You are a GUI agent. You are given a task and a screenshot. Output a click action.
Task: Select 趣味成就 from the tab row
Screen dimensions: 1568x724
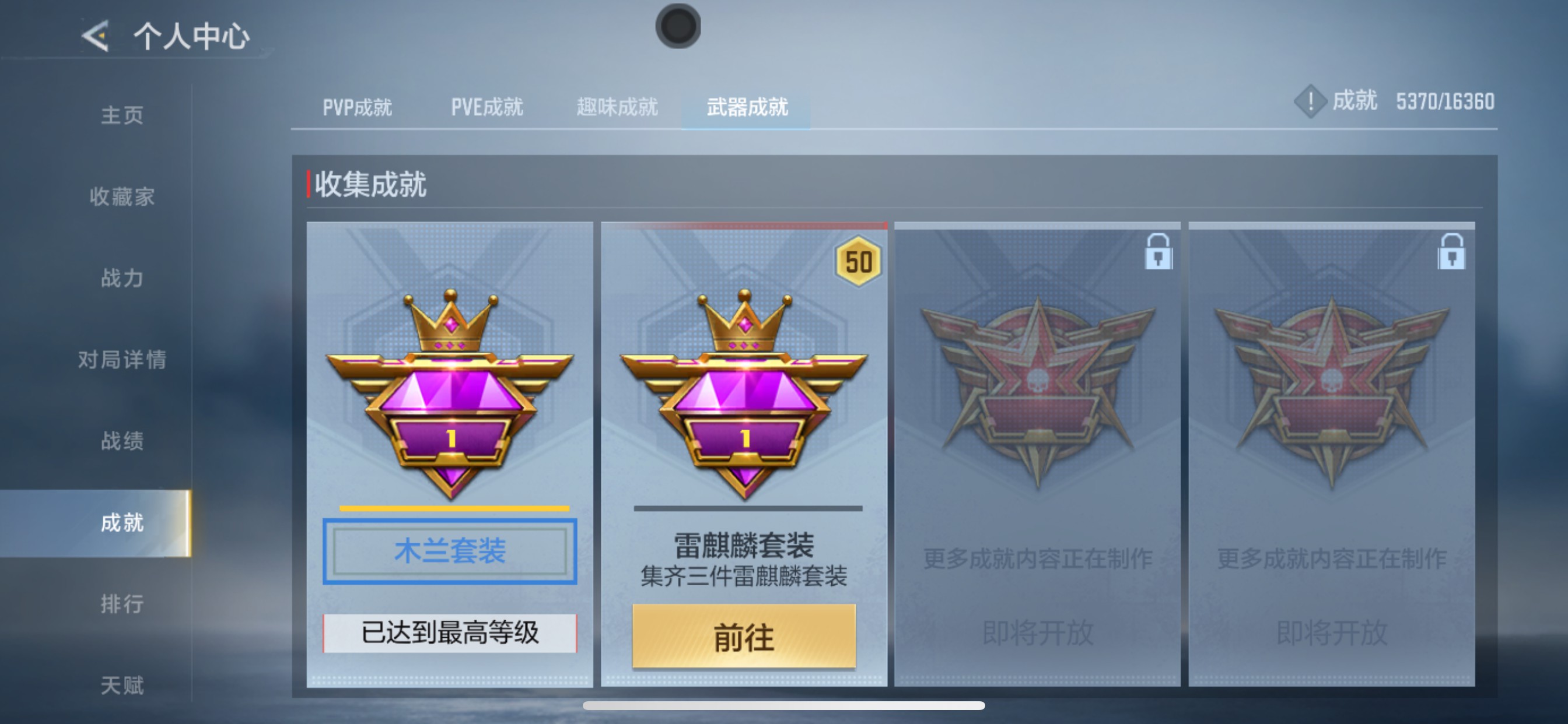[617, 107]
